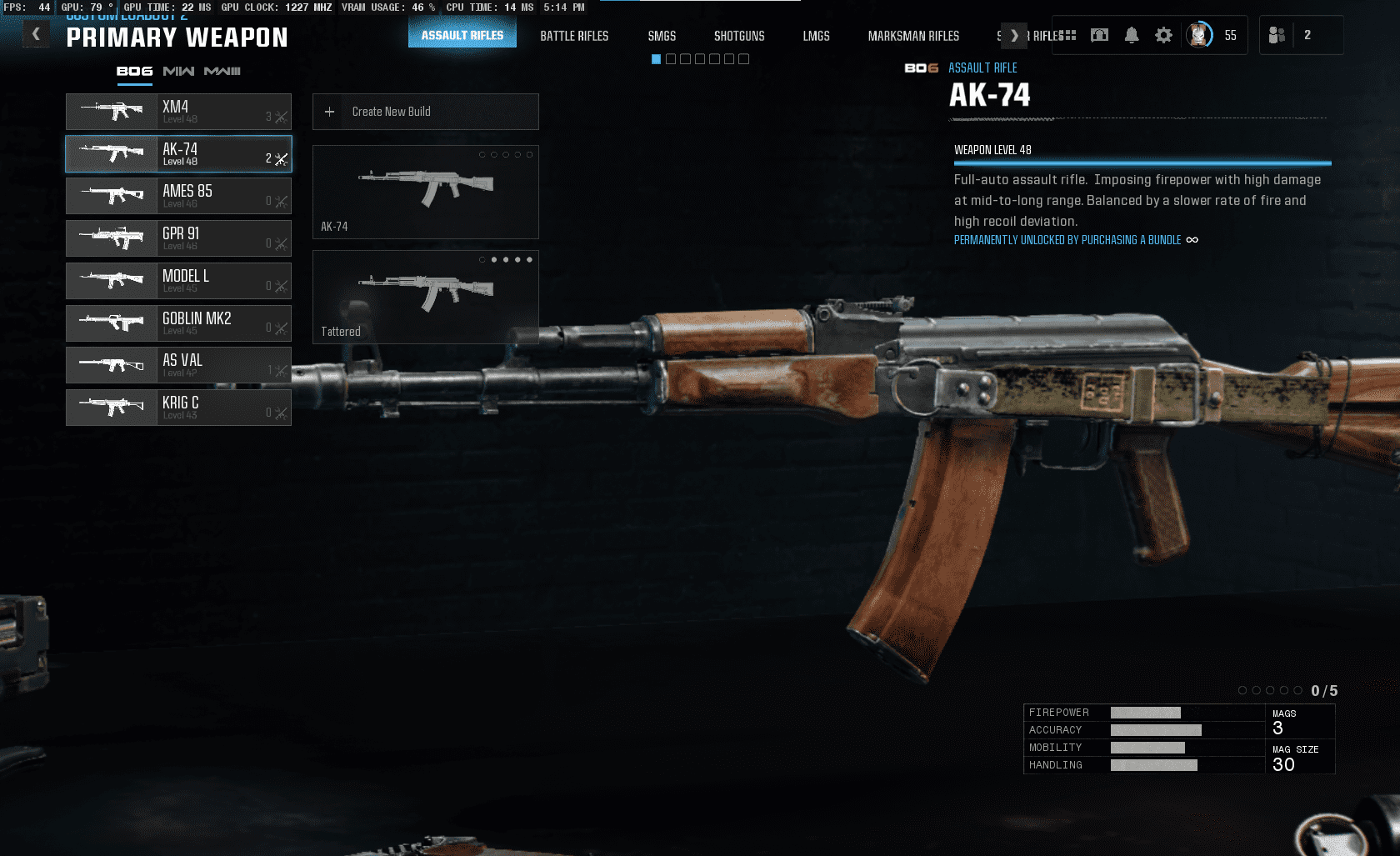This screenshot has width=1400, height=856.
Task: Switch to the Battle Rifles tab
Action: point(574,36)
